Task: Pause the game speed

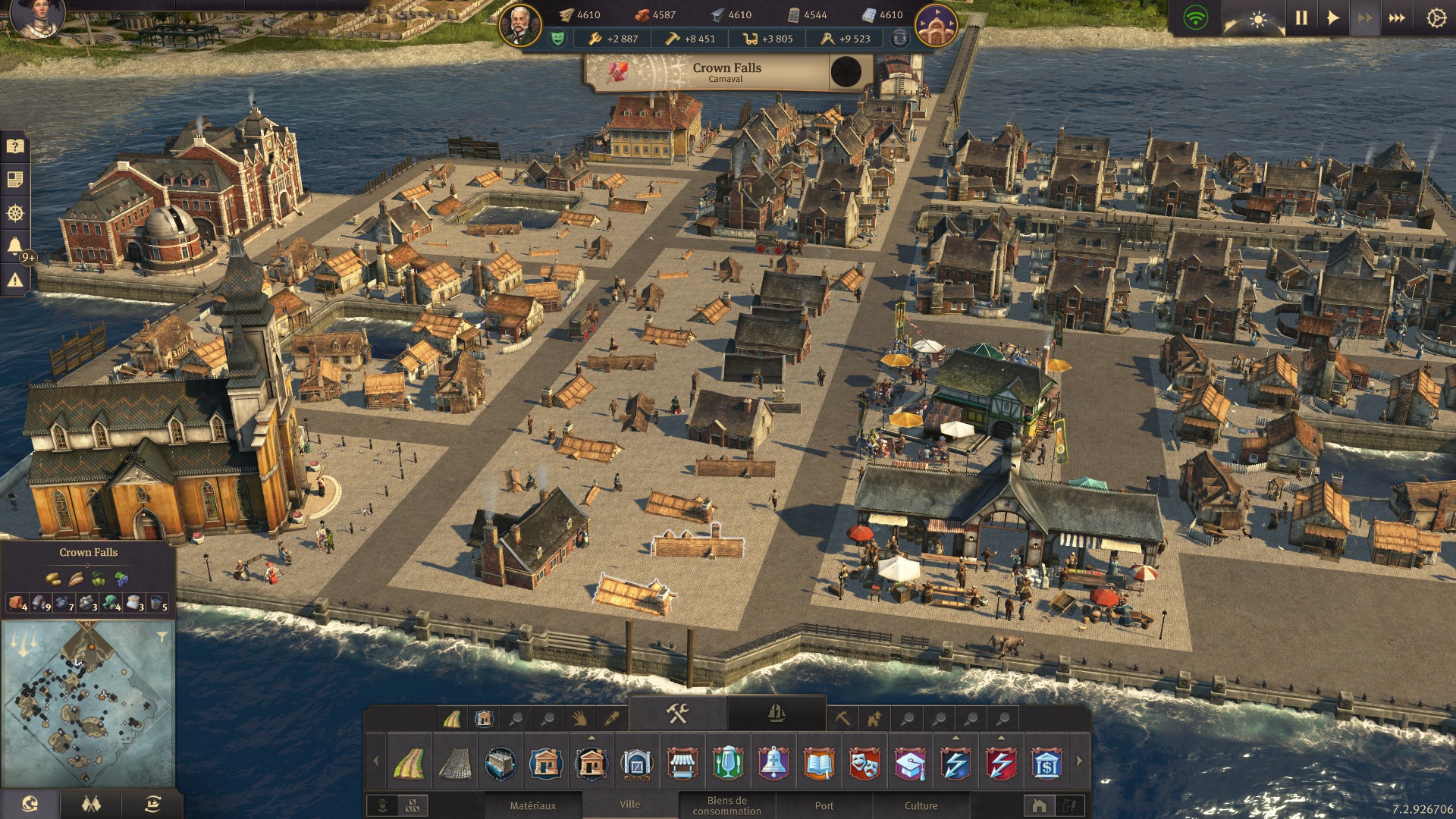Action: tap(1301, 18)
